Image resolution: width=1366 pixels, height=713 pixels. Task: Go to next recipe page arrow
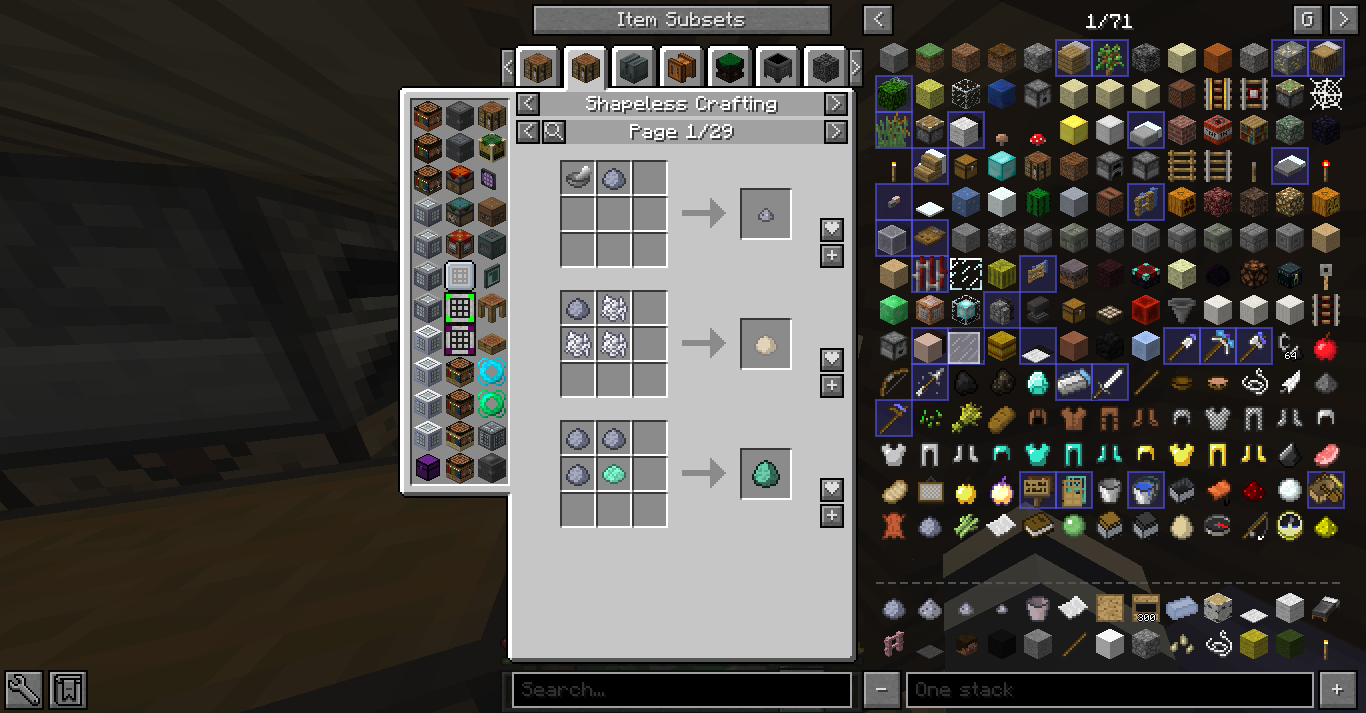(835, 132)
